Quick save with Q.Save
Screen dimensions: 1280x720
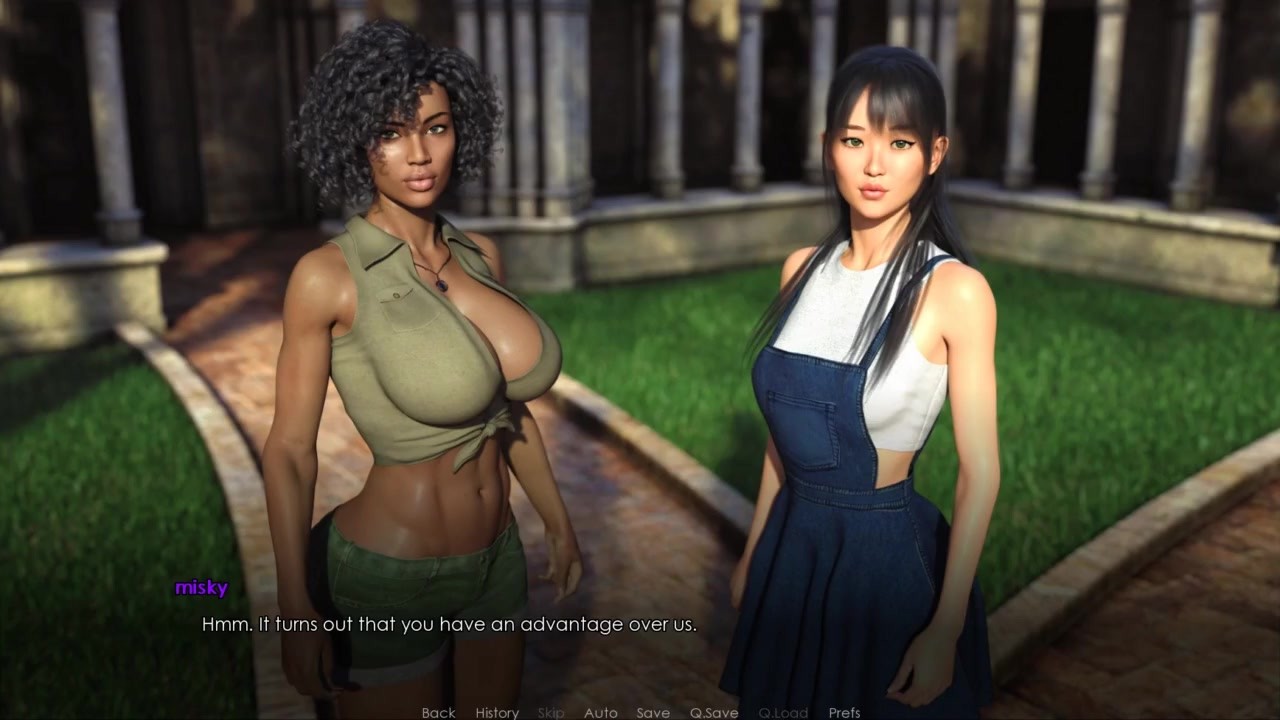[x=714, y=712]
